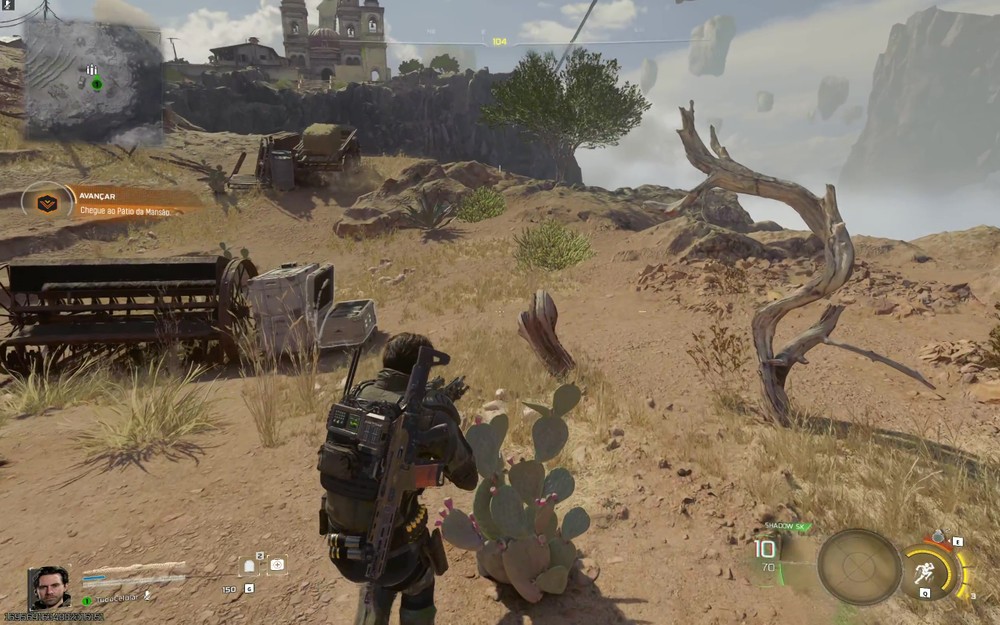1000x625 pixels.
Task: Open the minimap in the corner
Action: tap(93, 80)
